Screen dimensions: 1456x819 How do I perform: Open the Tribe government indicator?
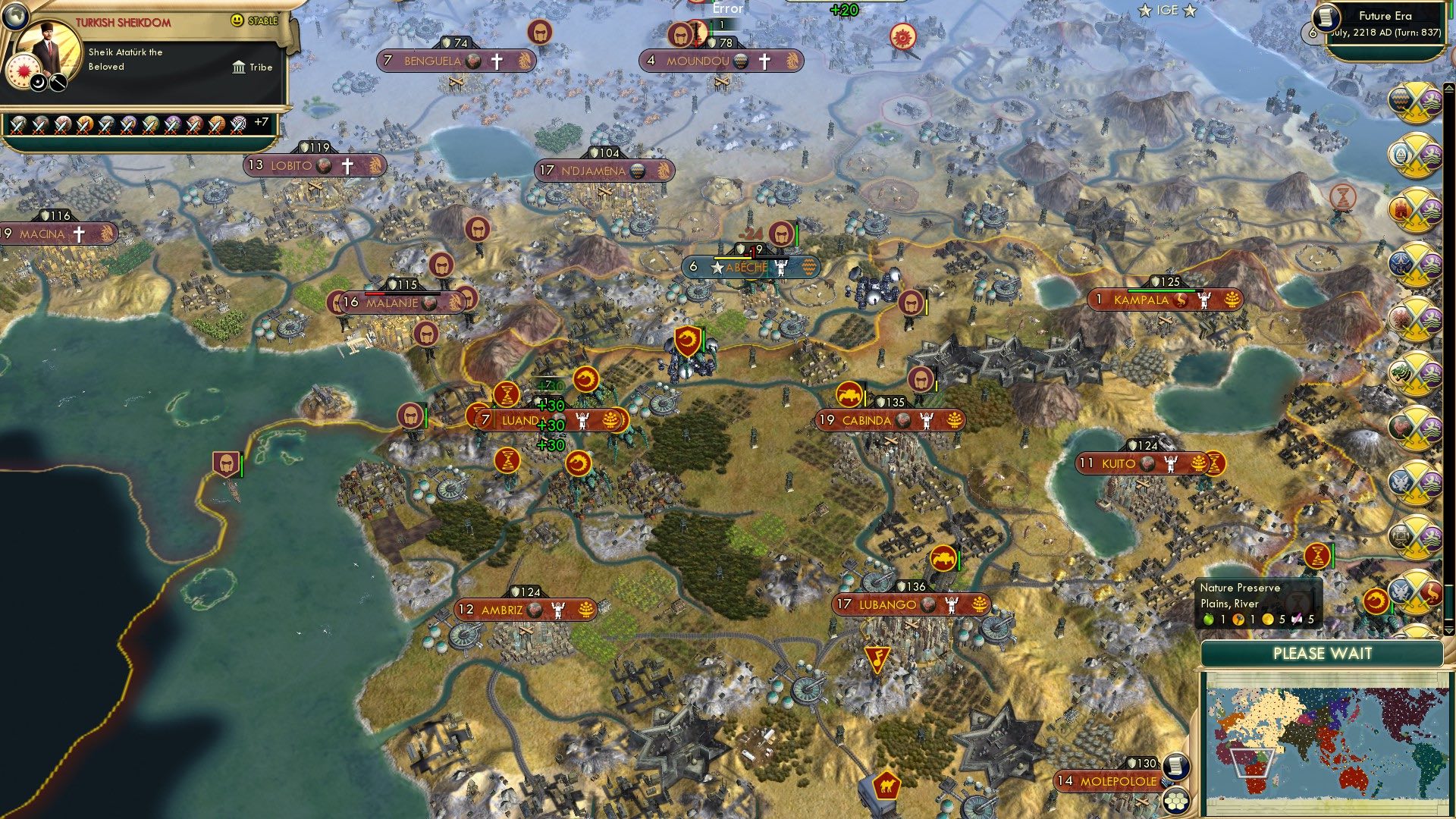(x=253, y=67)
